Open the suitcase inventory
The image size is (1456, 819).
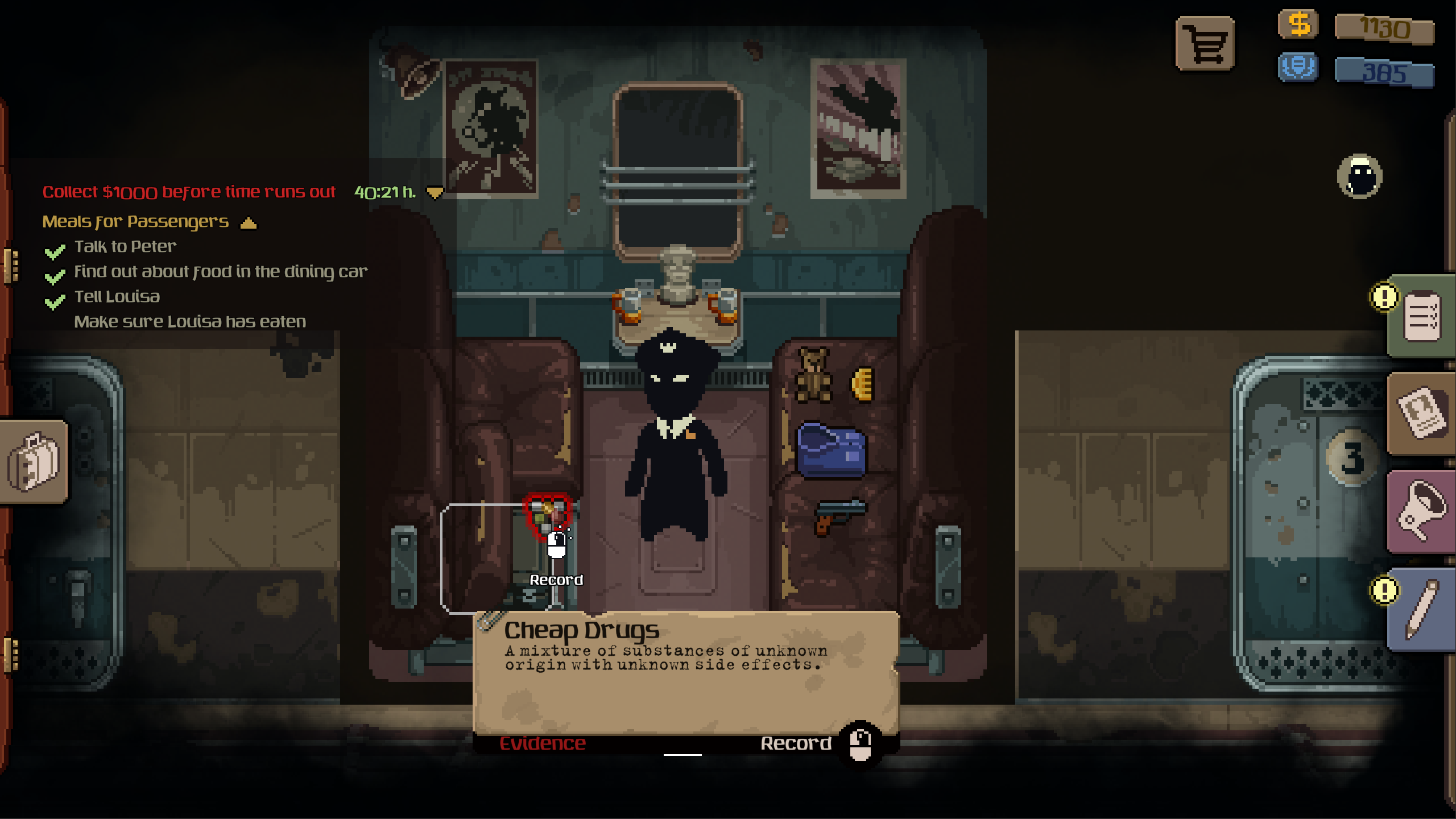(34, 461)
